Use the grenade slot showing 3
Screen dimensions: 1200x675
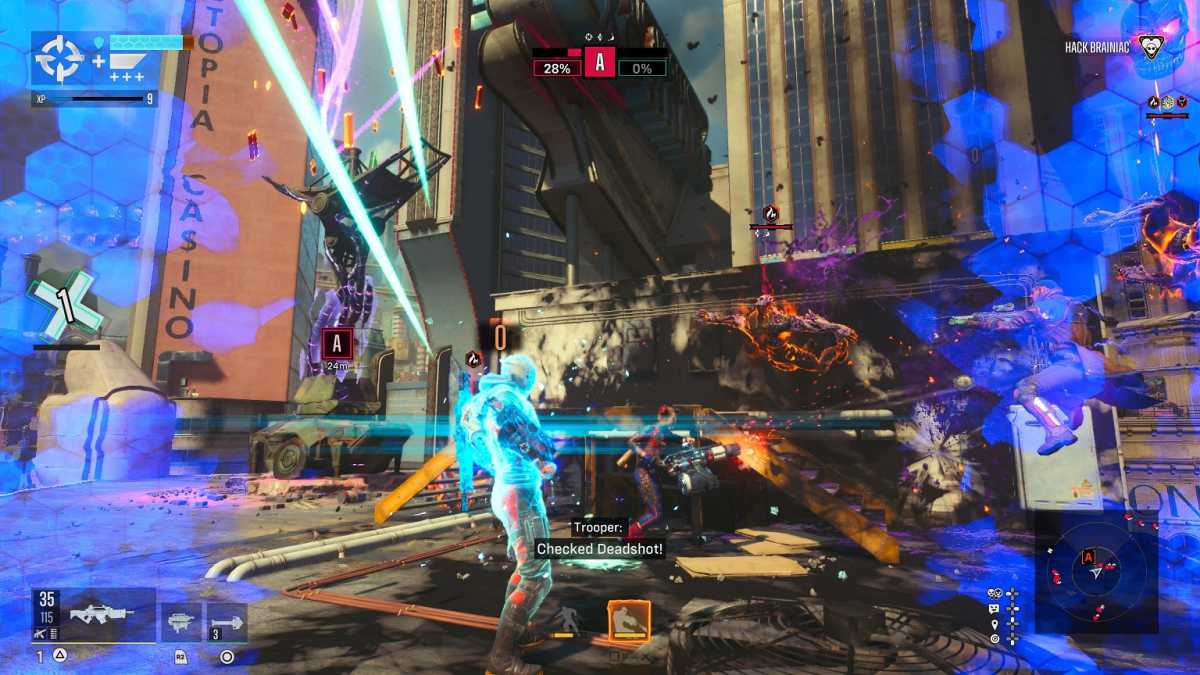[228, 622]
